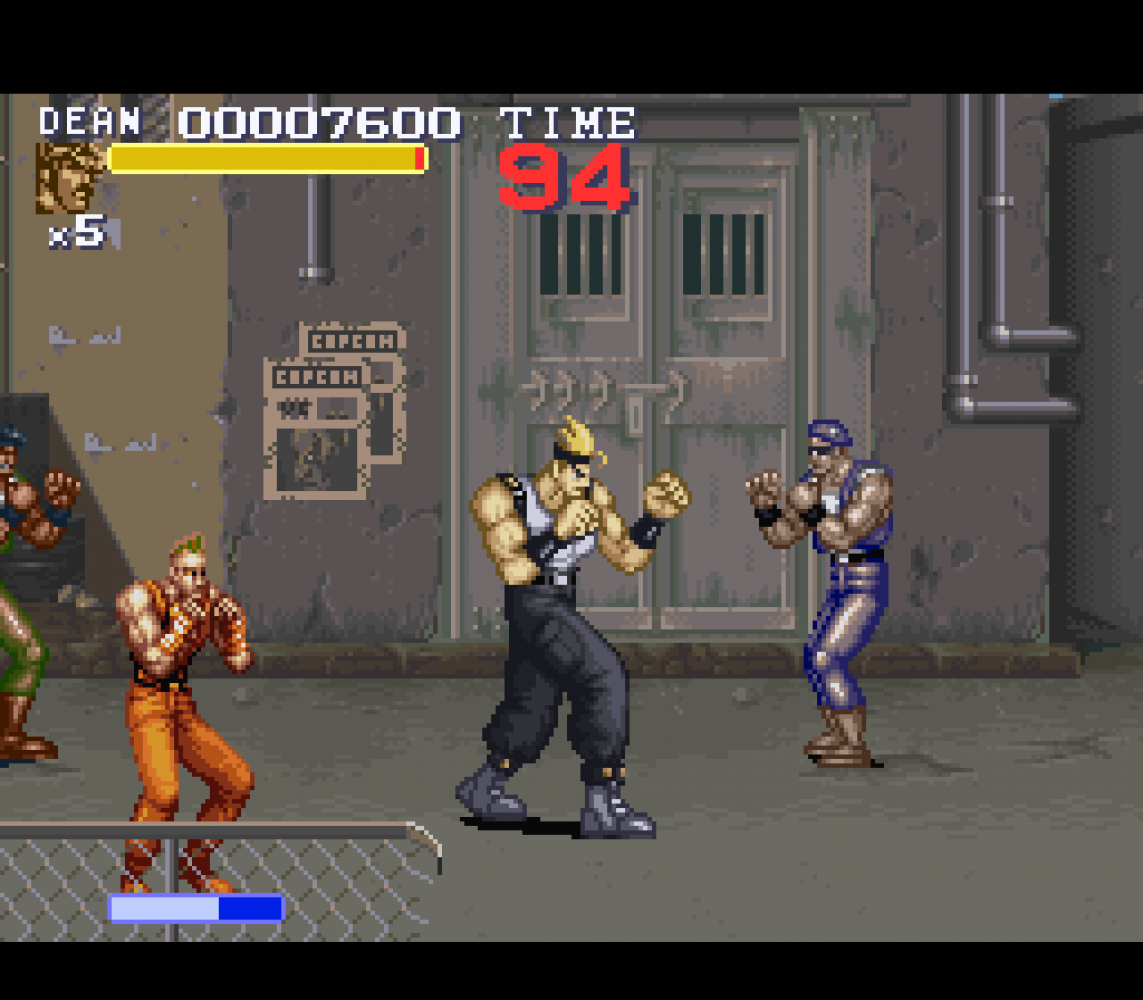1143x1000 pixels.
Task: Click Dean's character portrait in the HUD
Action: pyautogui.click(x=70, y=177)
